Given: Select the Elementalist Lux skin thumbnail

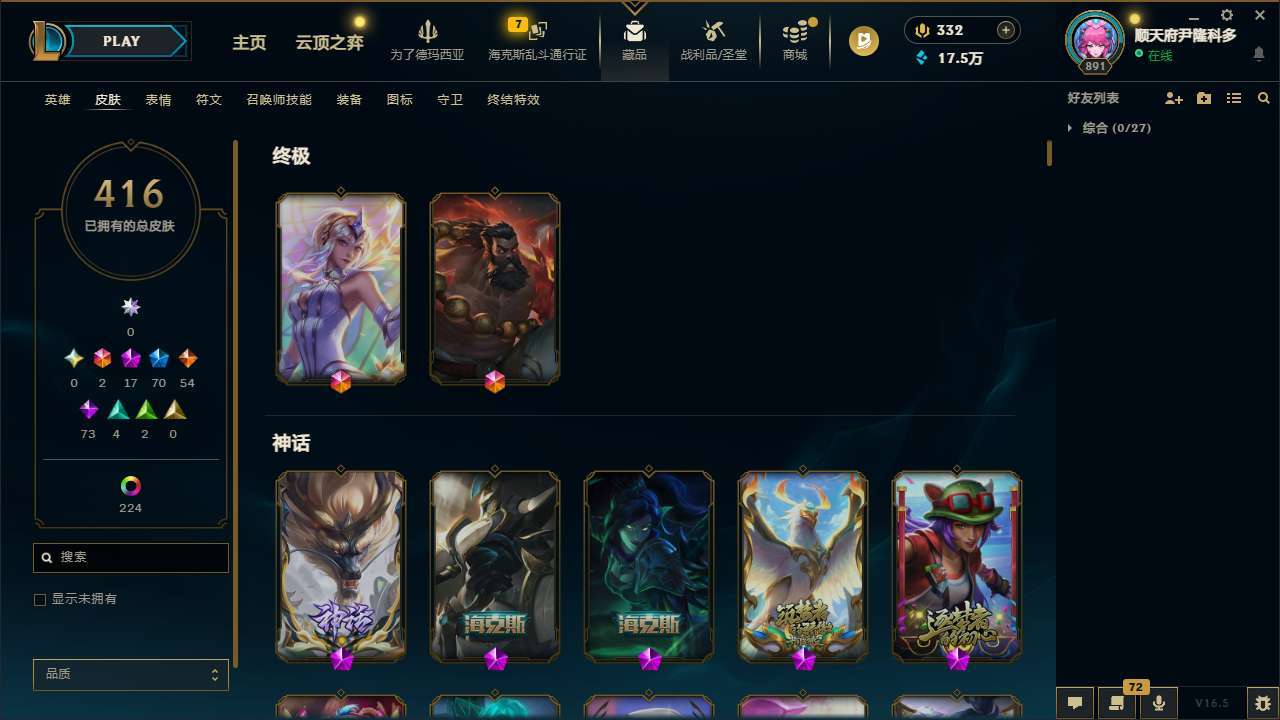Looking at the screenshot, I should point(341,288).
